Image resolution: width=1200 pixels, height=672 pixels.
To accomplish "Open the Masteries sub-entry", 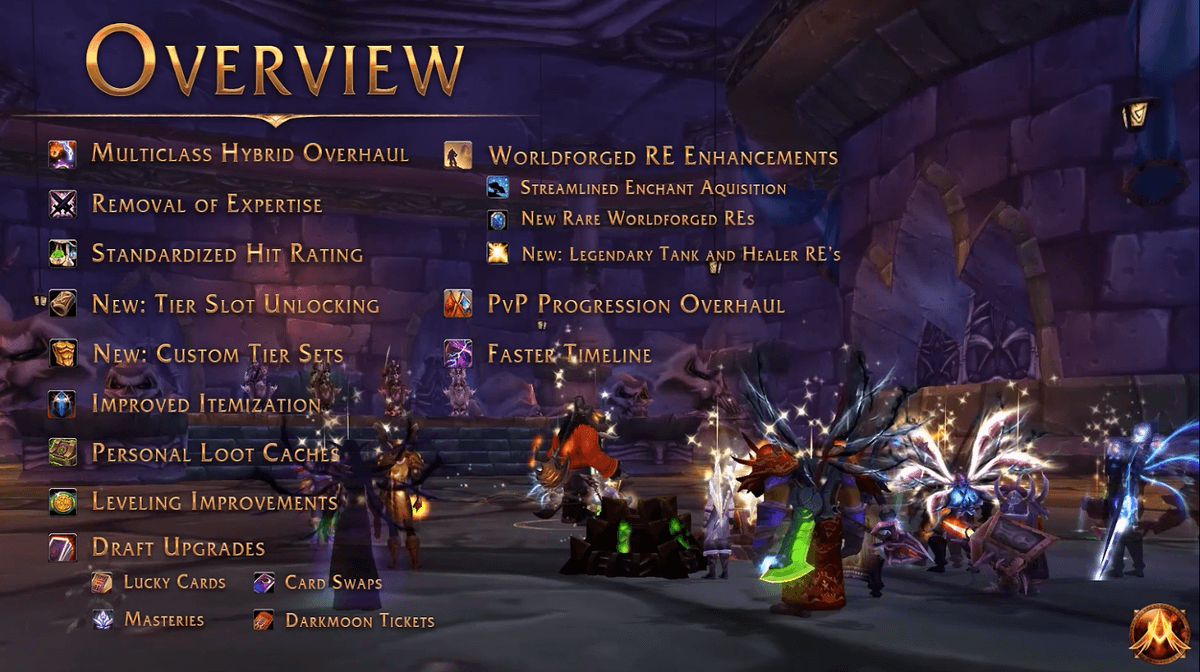I will pos(164,620).
